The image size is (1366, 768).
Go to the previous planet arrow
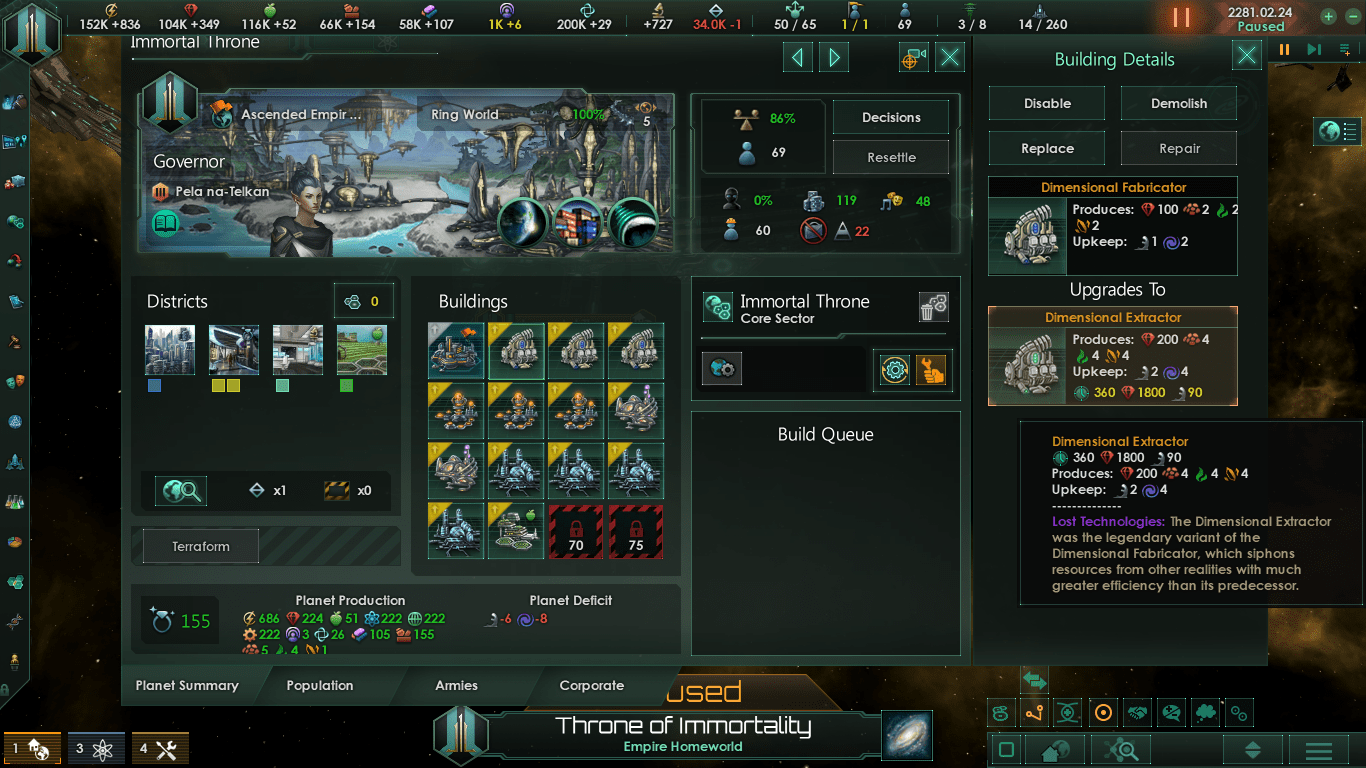coord(797,58)
